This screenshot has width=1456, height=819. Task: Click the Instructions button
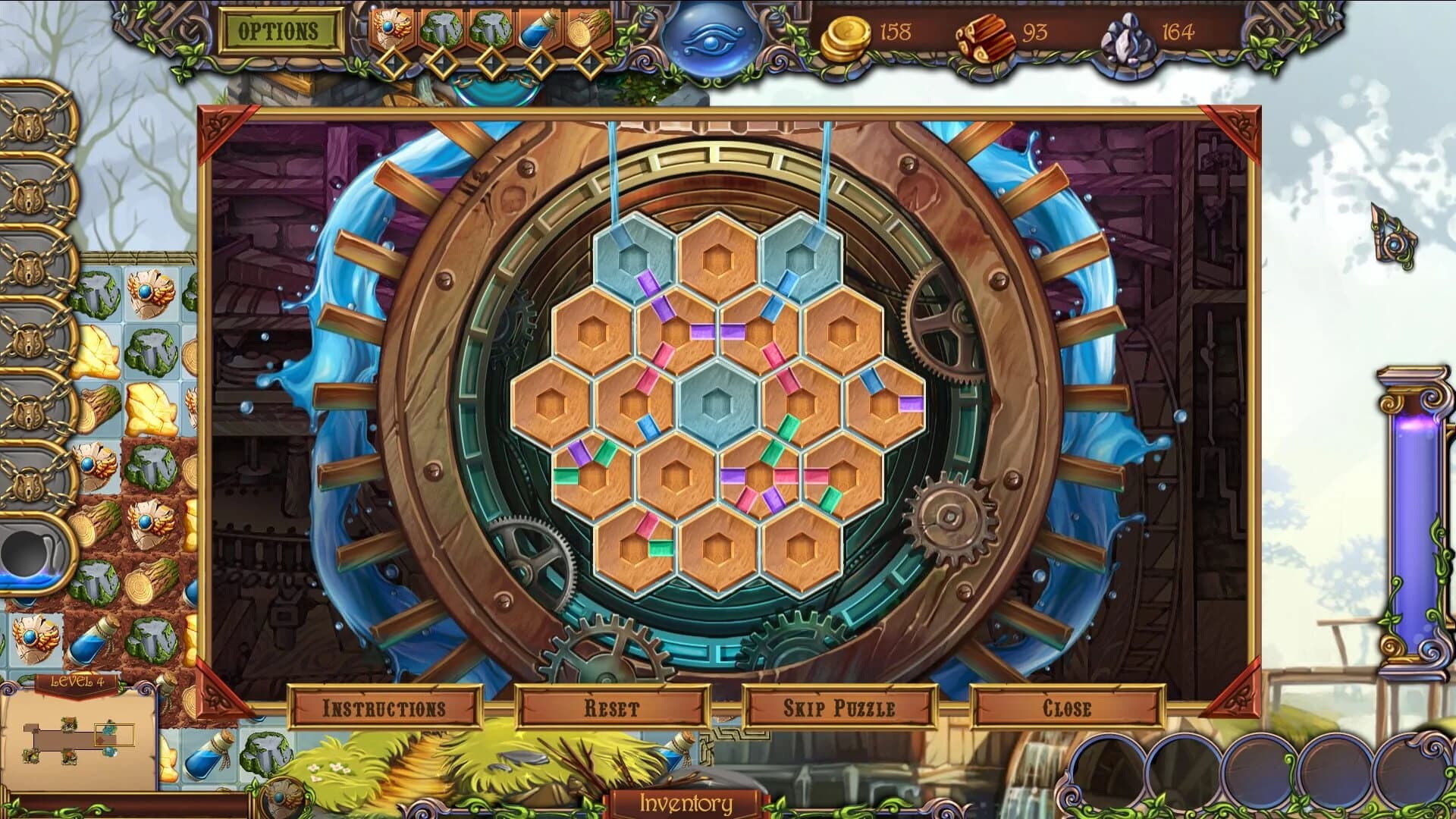tap(384, 705)
